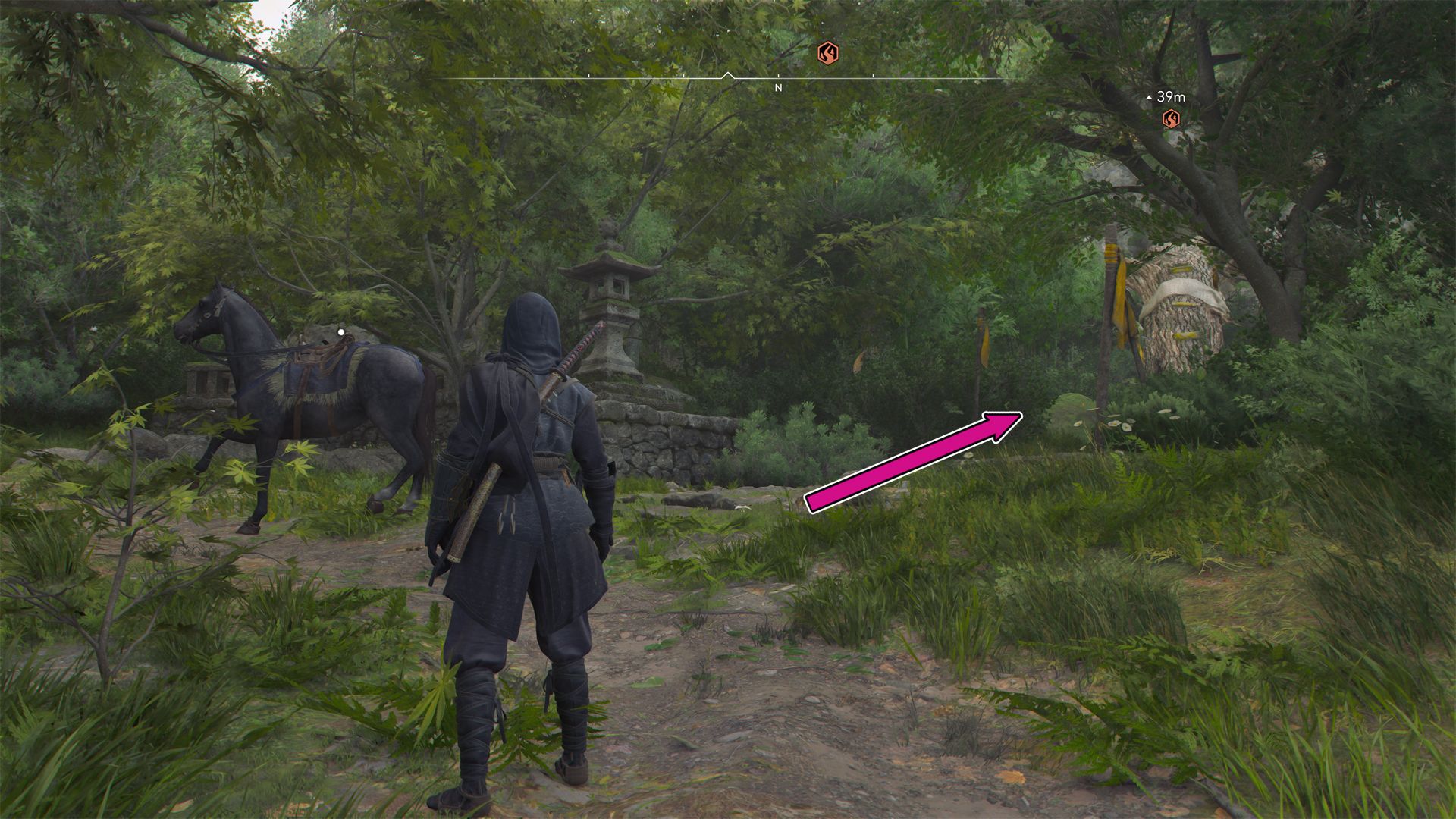Select the compass cardinal letter N
Image resolution: width=1456 pixels, height=819 pixels.
point(778,89)
